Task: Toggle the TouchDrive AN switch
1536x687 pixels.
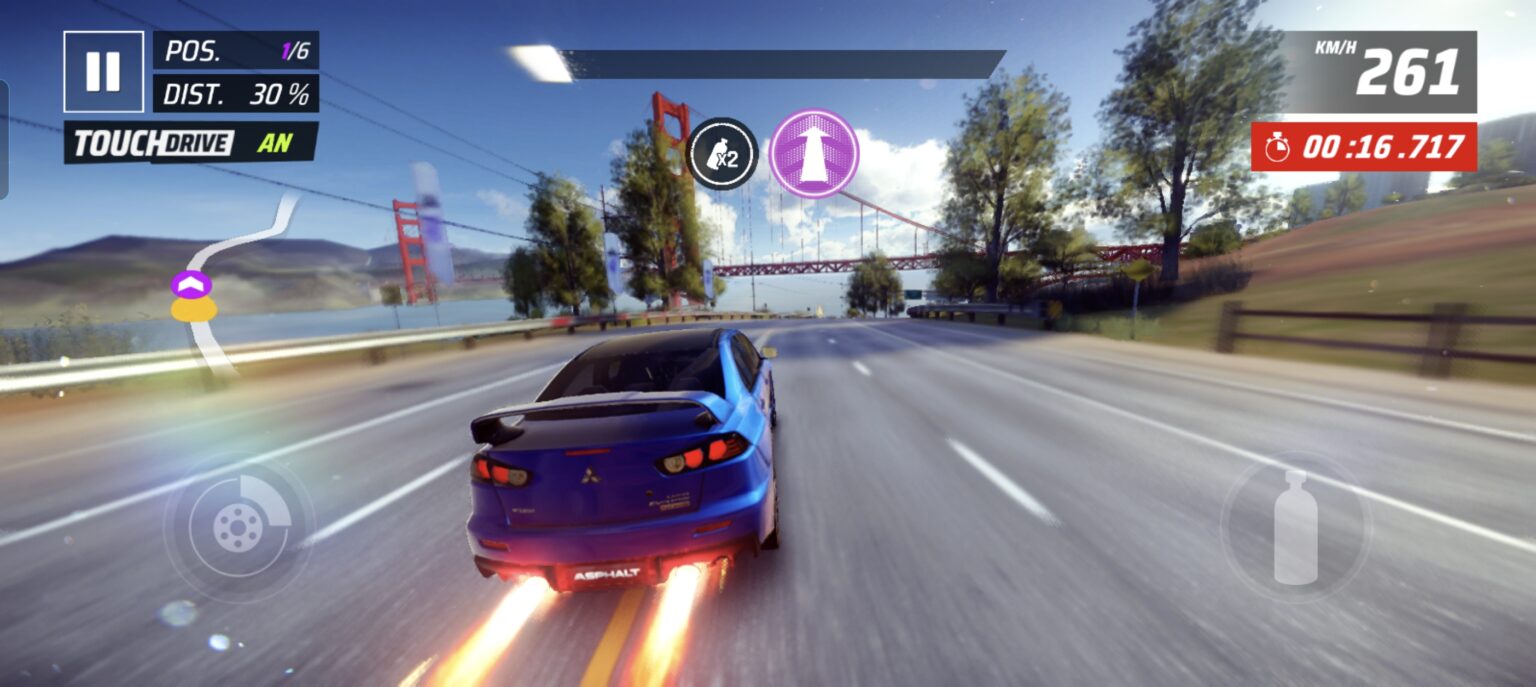Action: [x=191, y=143]
